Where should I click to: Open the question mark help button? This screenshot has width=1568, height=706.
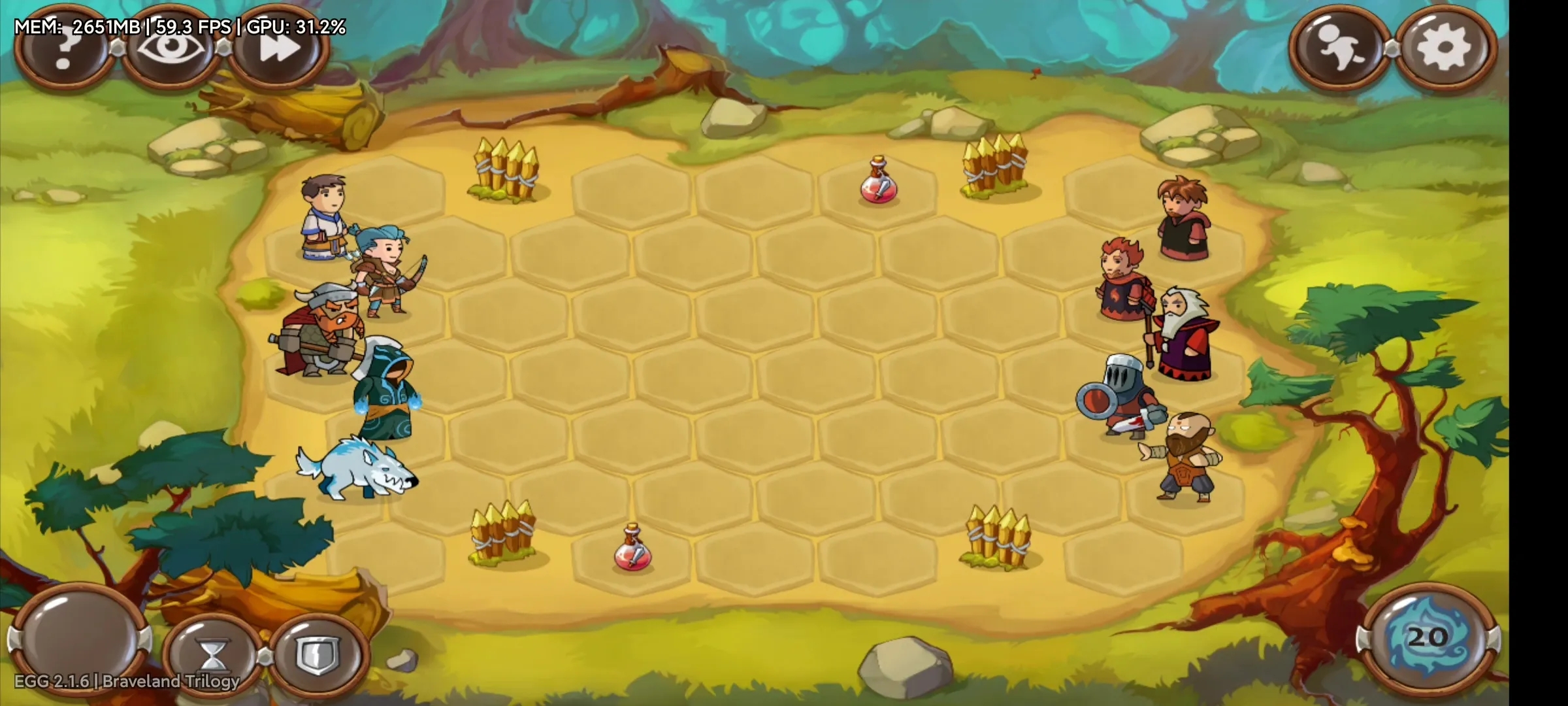click(63, 49)
